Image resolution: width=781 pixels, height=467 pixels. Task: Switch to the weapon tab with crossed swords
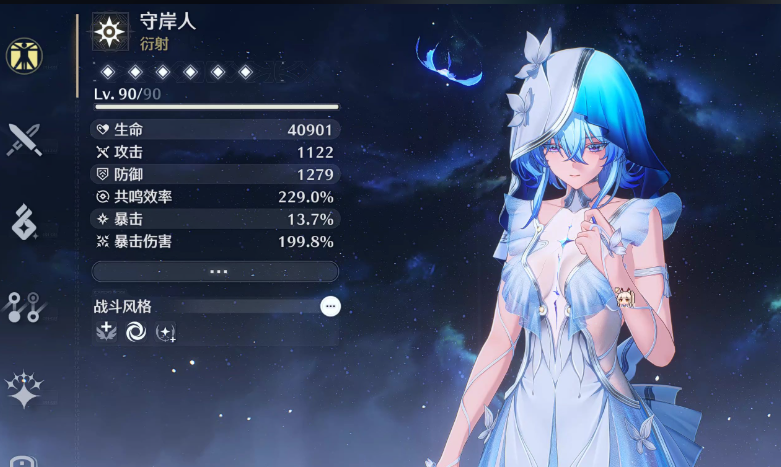click(25, 139)
